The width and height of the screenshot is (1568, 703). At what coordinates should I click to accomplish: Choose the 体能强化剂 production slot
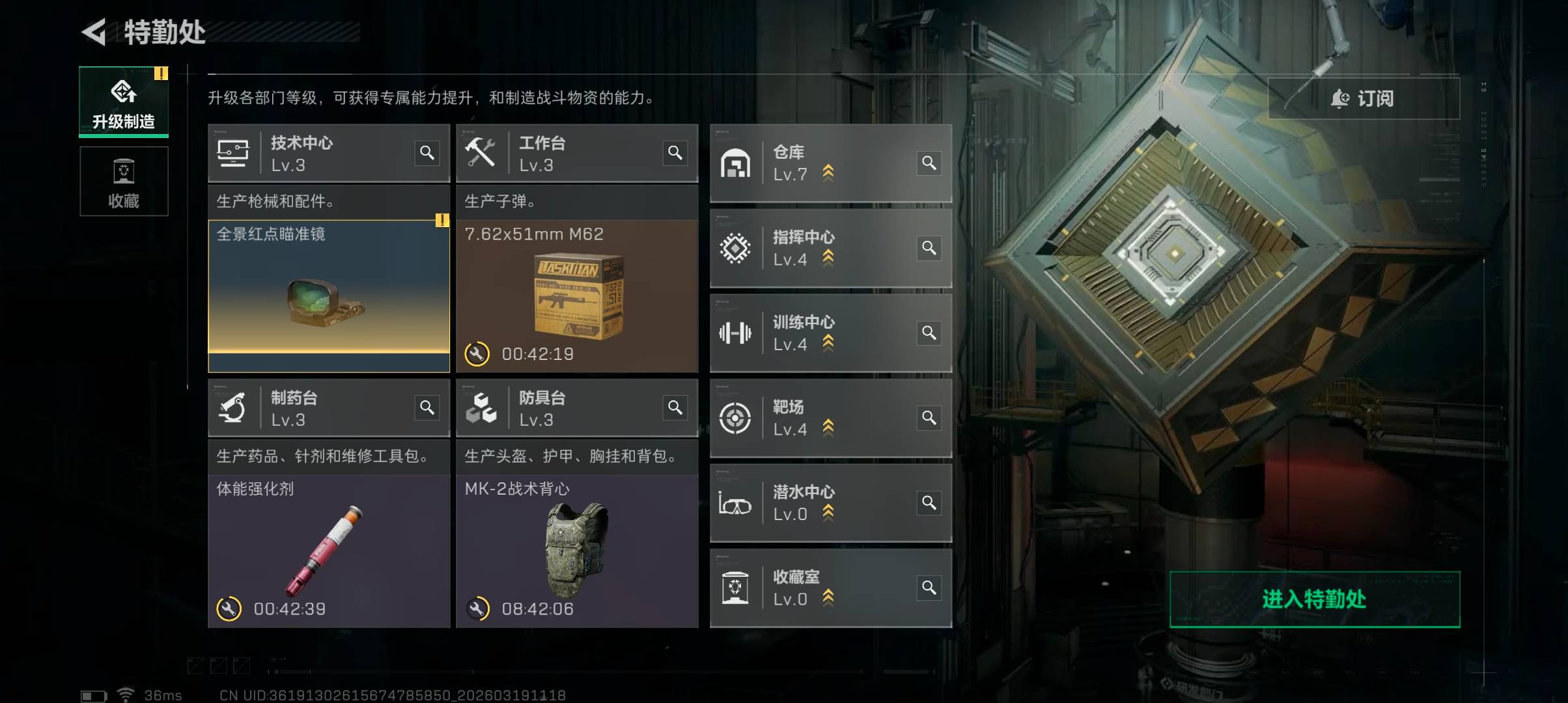click(329, 551)
